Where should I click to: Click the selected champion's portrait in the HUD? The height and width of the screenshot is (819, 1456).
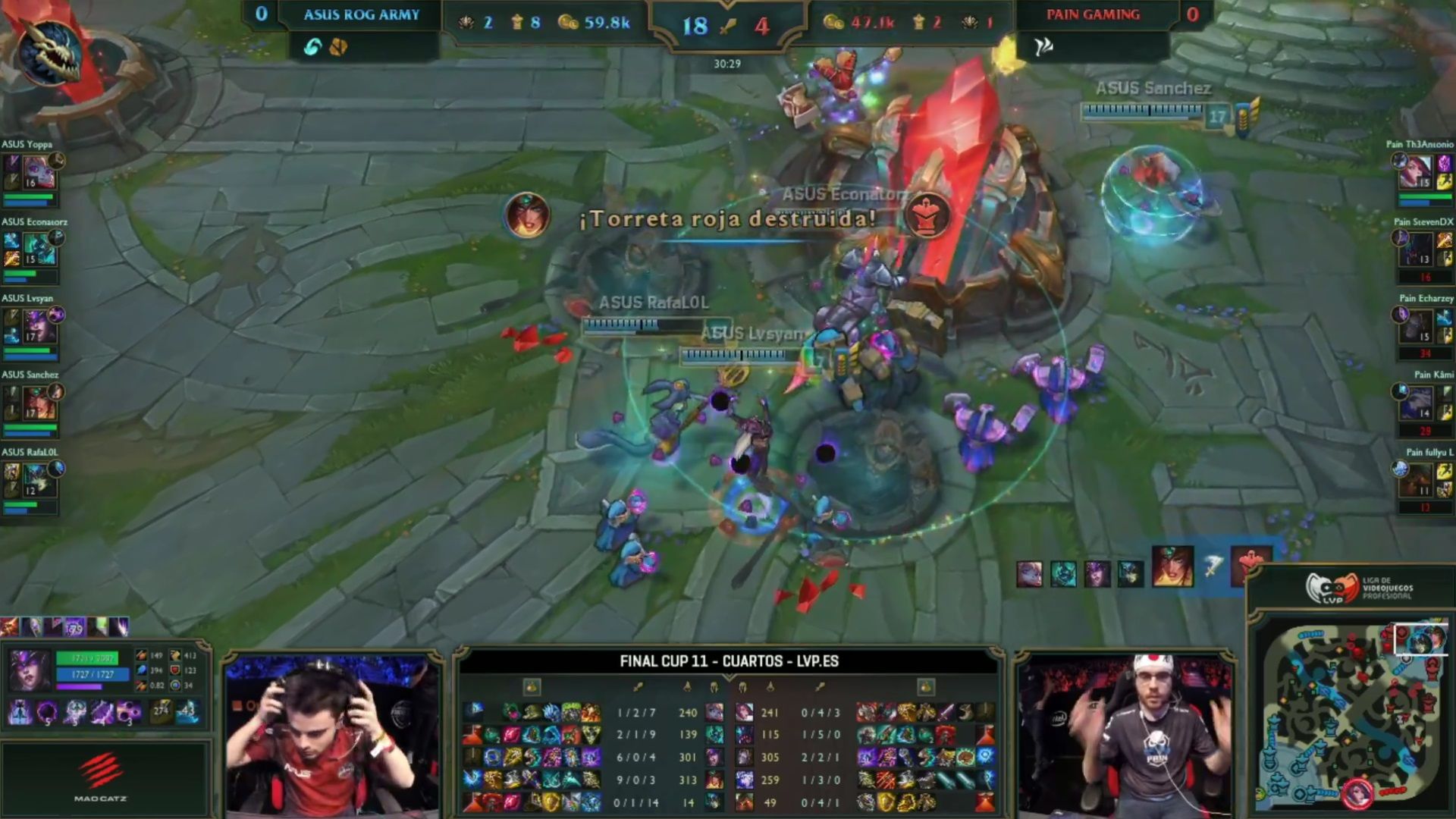coord(30,670)
